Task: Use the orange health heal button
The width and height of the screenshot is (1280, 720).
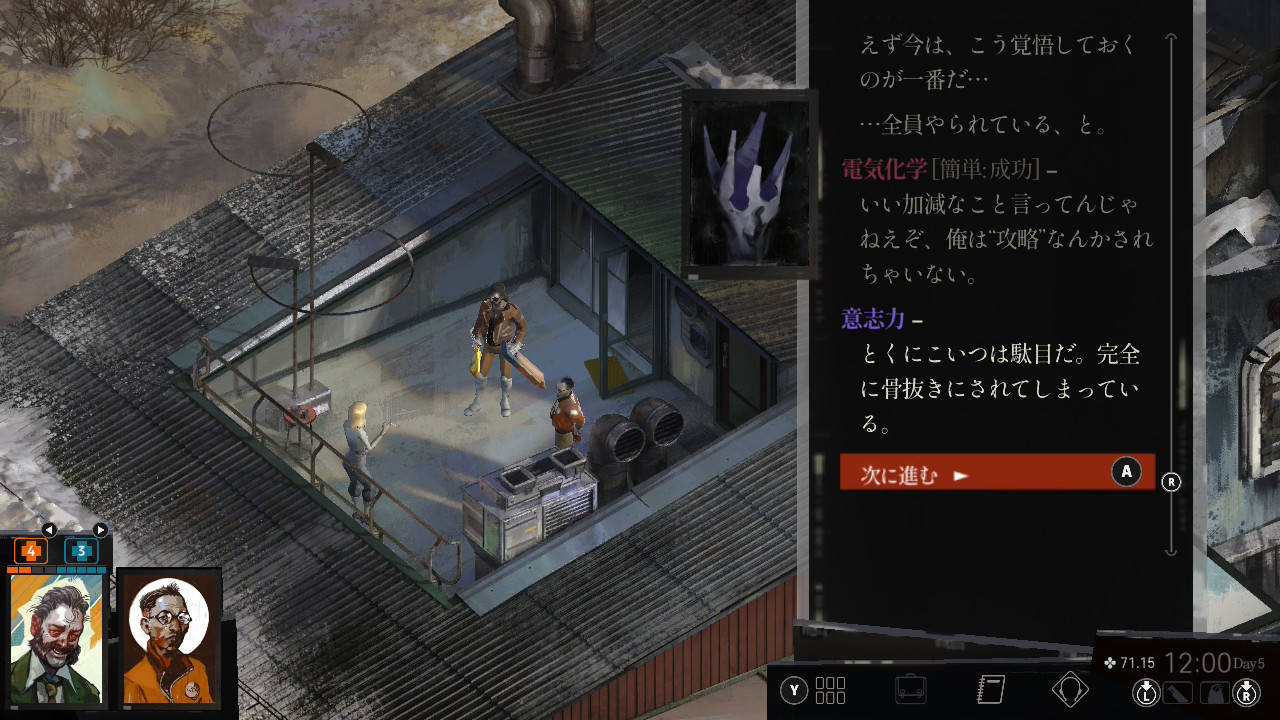Action: [31, 551]
